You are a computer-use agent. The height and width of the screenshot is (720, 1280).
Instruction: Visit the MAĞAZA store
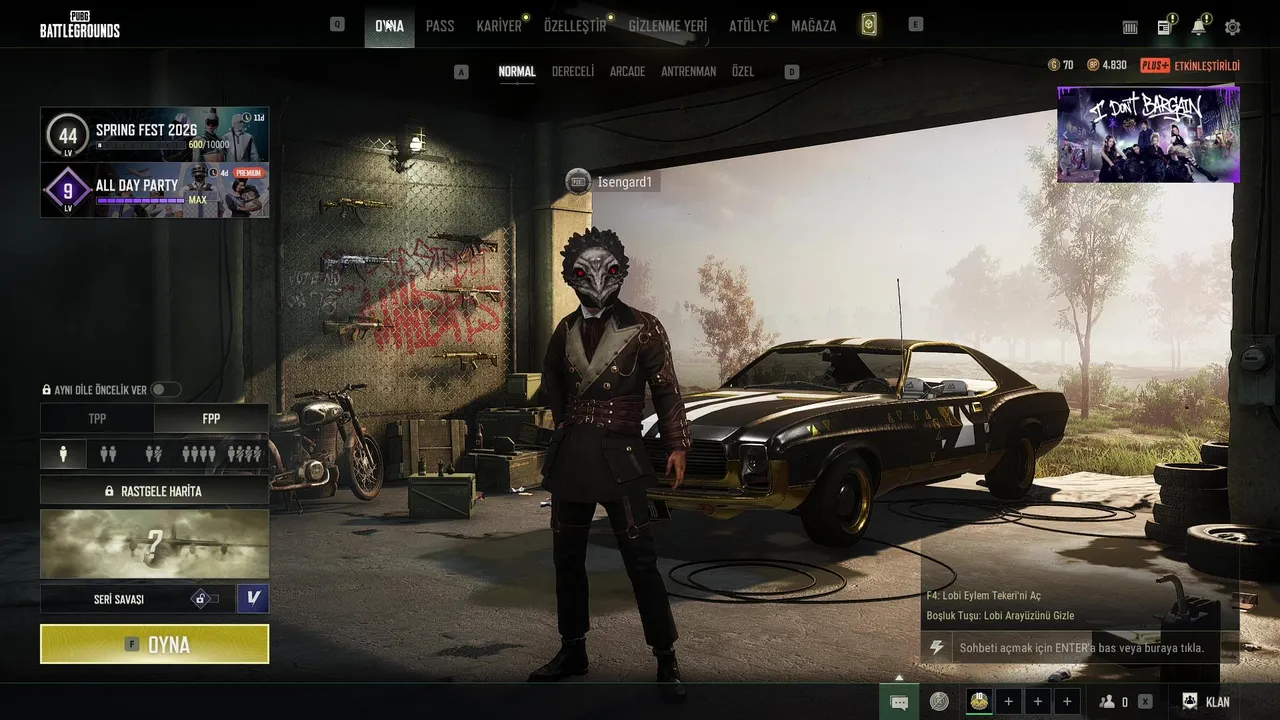click(813, 26)
